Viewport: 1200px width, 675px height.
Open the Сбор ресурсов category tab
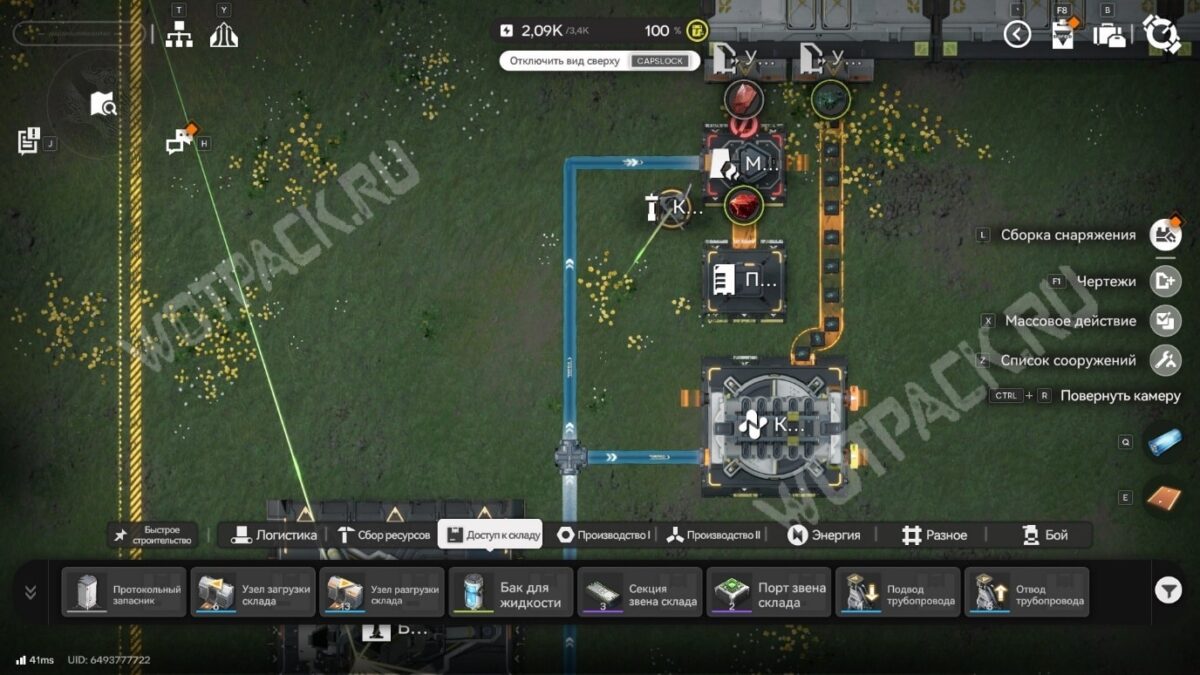pos(384,535)
